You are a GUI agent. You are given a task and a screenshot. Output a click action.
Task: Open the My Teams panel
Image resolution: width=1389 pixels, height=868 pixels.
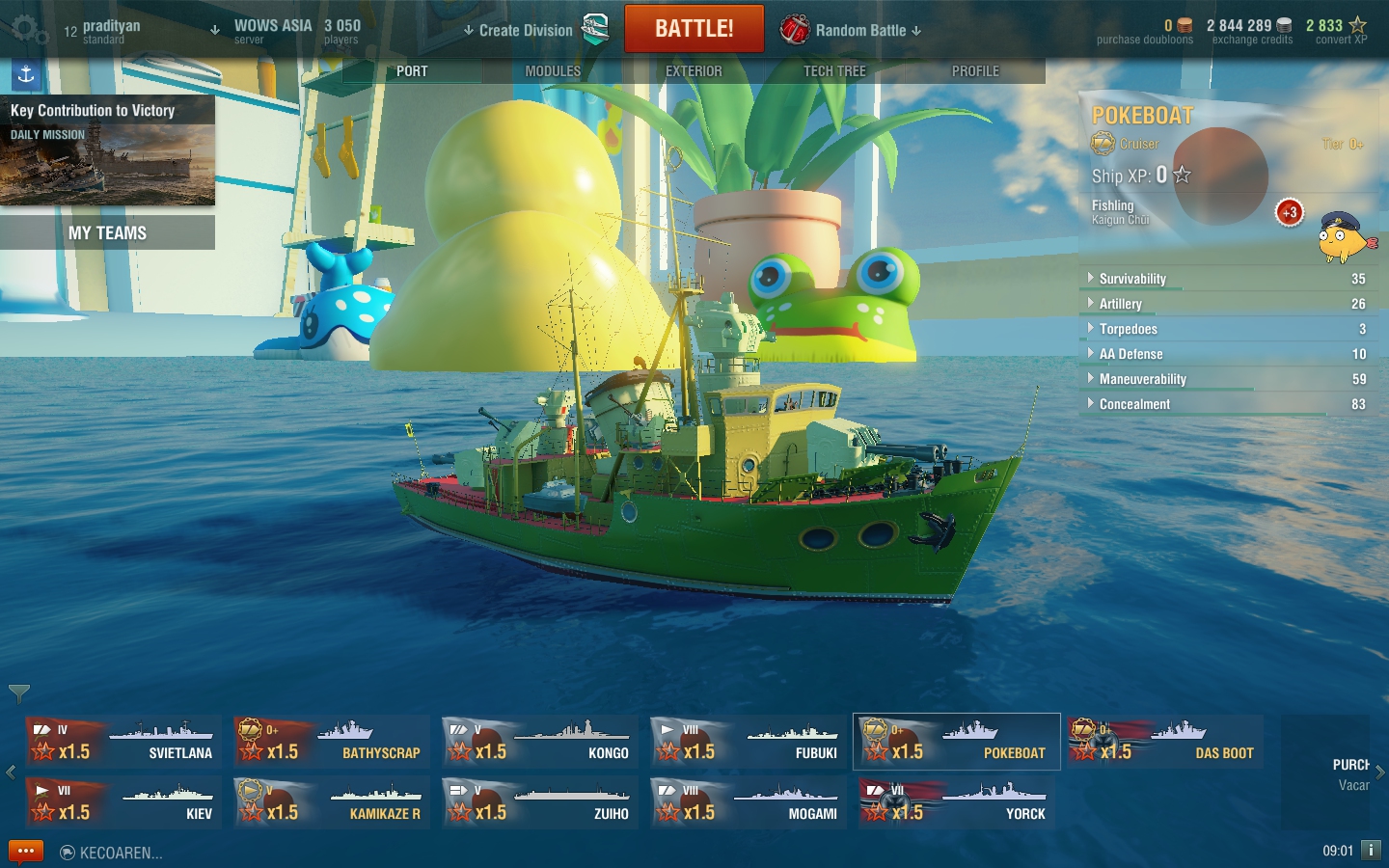pyautogui.click(x=107, y=232)
